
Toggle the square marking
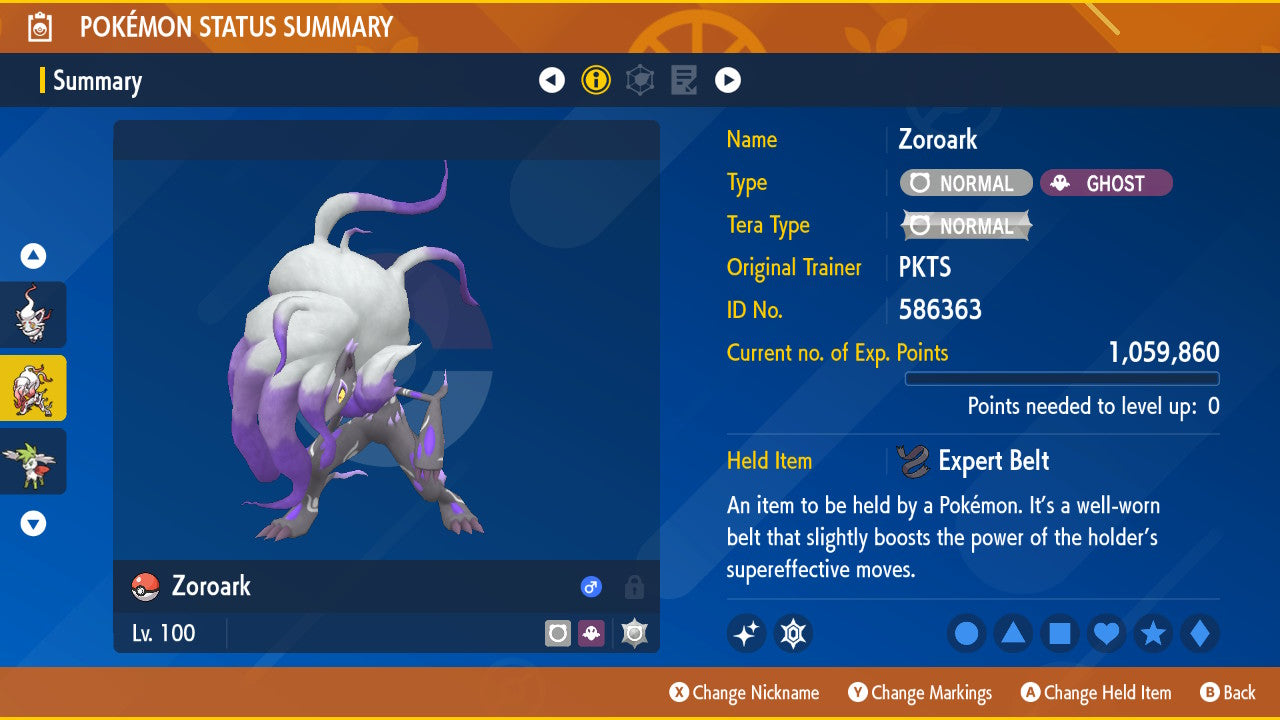pos(1060,634)
